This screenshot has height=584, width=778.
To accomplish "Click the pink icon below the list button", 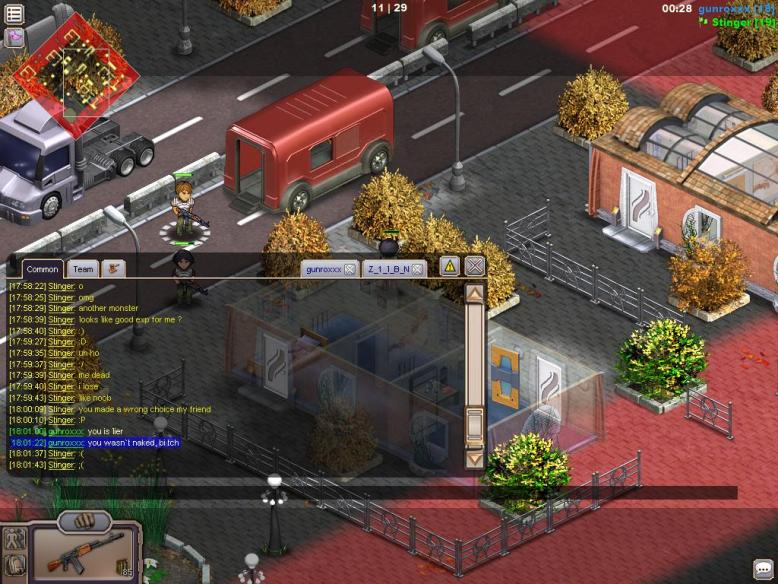I will coord(15,38).
